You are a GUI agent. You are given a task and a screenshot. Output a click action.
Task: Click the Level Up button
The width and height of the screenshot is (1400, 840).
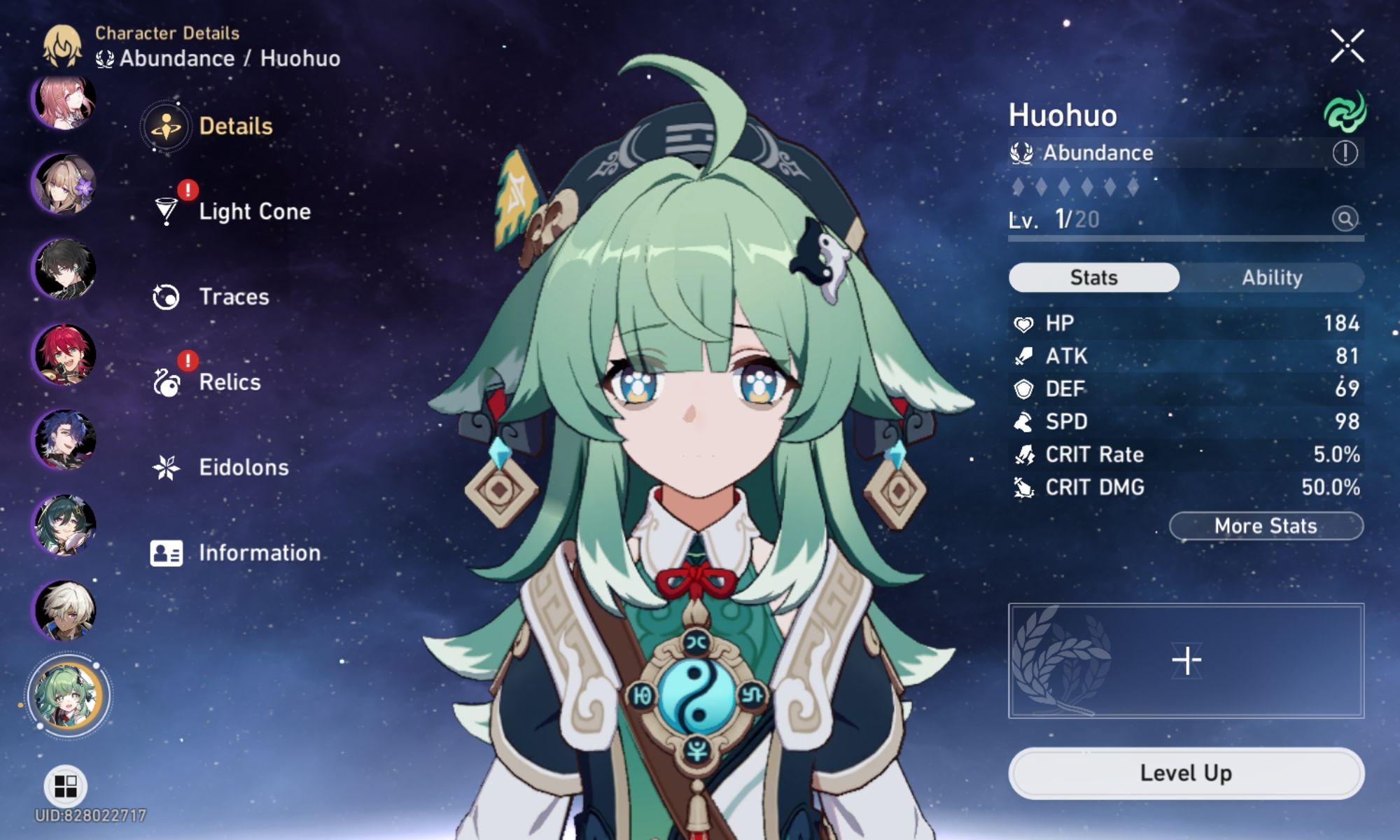1187,773
